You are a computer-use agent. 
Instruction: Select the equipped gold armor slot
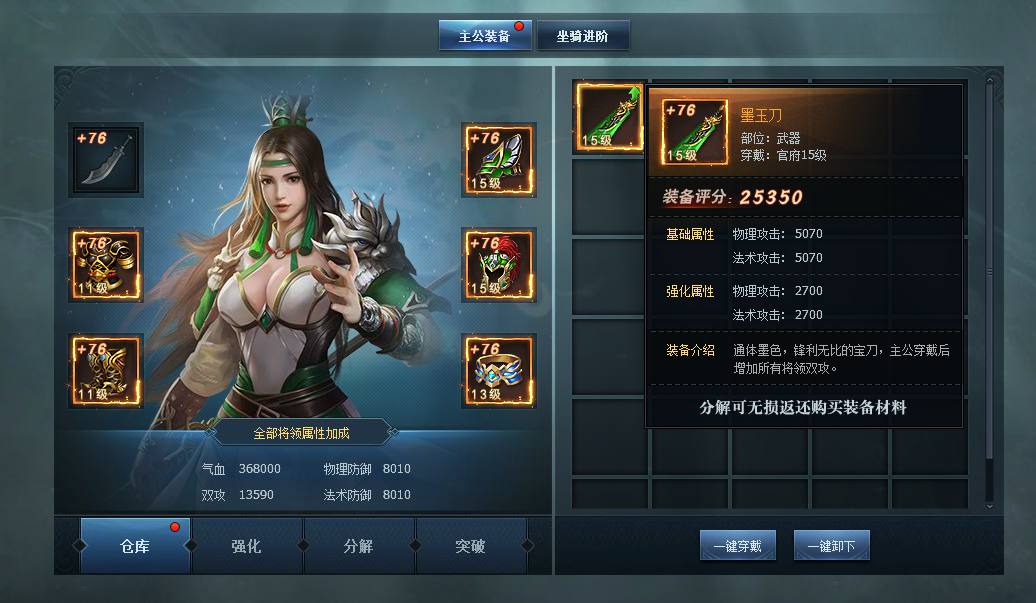coord(106,265)
